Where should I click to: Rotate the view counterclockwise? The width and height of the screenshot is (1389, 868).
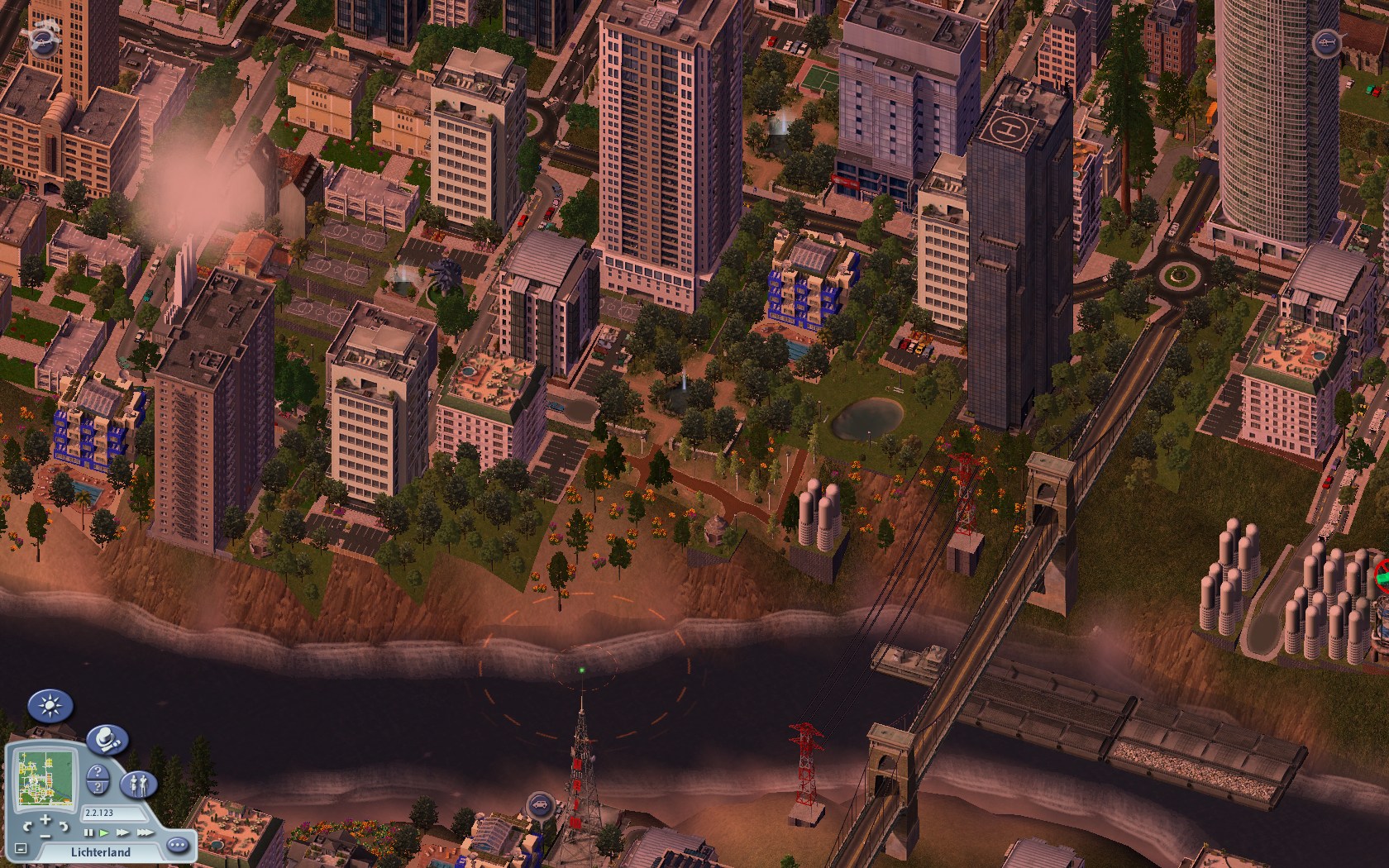tap(28, 825)
